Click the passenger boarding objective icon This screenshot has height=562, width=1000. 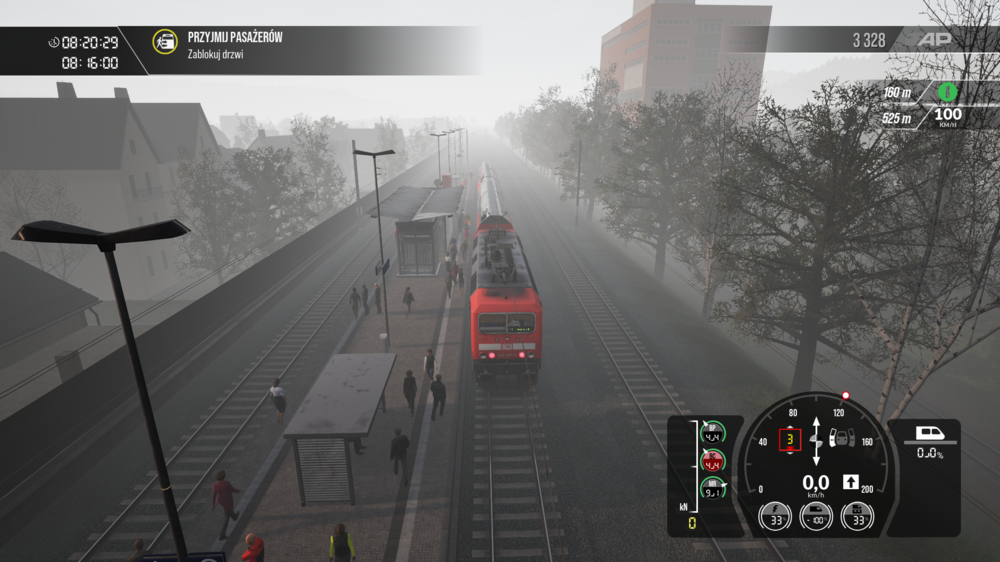[x=165, y=42]
